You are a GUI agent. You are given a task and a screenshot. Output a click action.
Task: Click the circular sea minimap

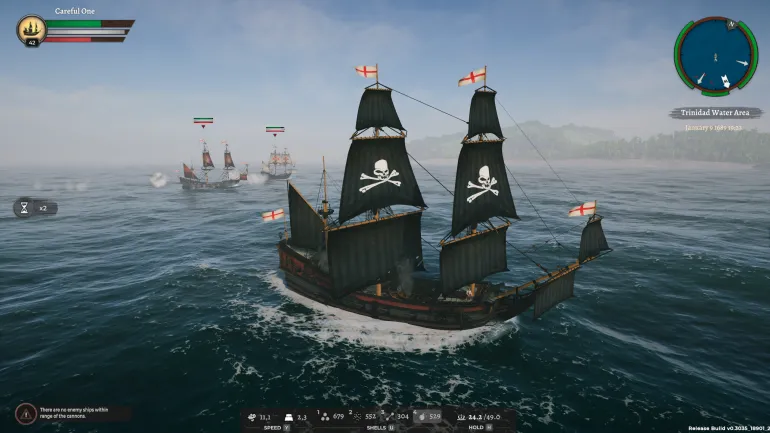714,56
